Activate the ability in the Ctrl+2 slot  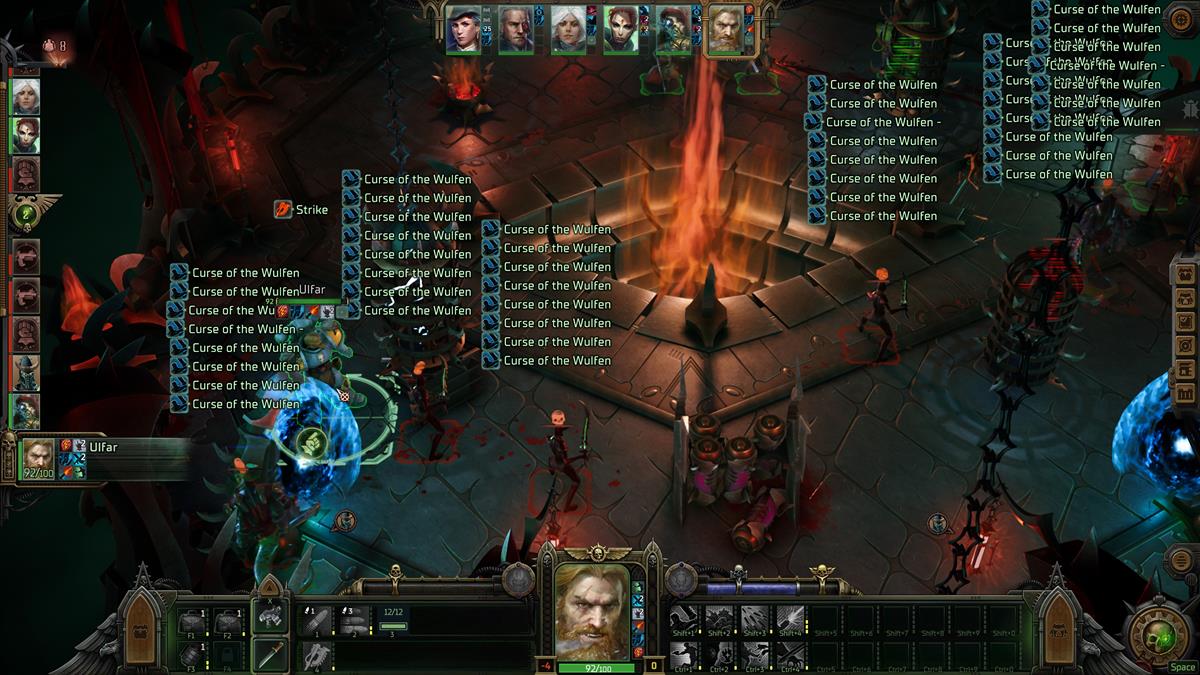[720, 656]
